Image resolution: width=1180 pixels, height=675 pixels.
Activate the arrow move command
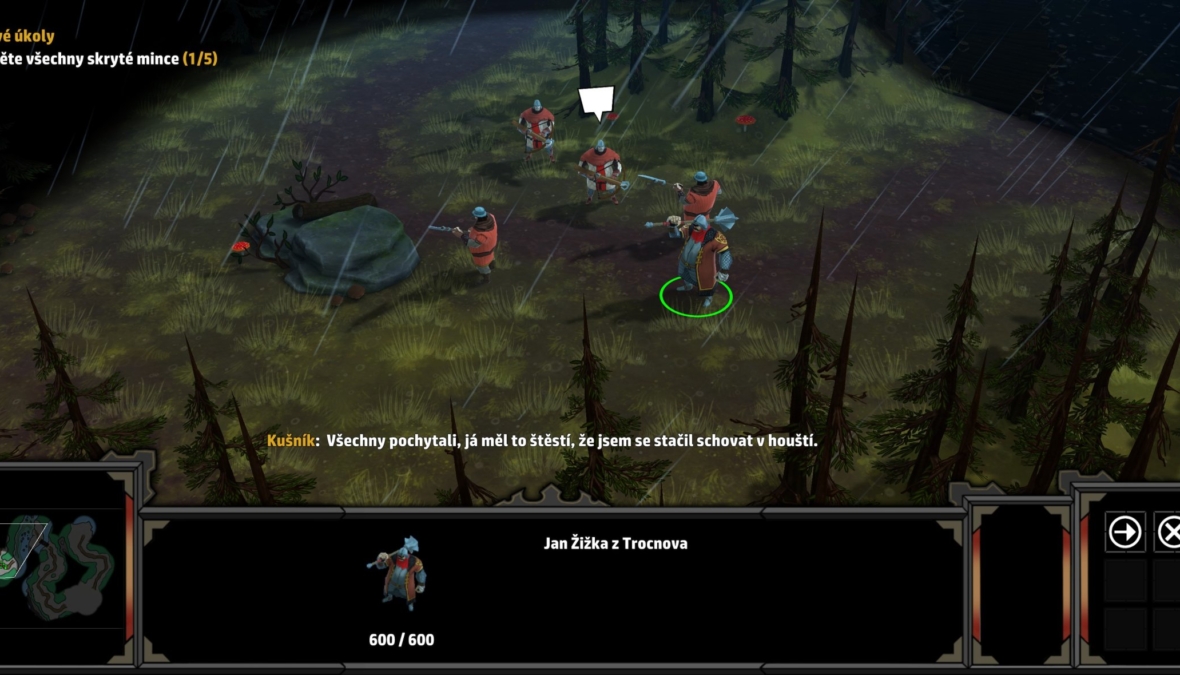[x=1125, y=532]
